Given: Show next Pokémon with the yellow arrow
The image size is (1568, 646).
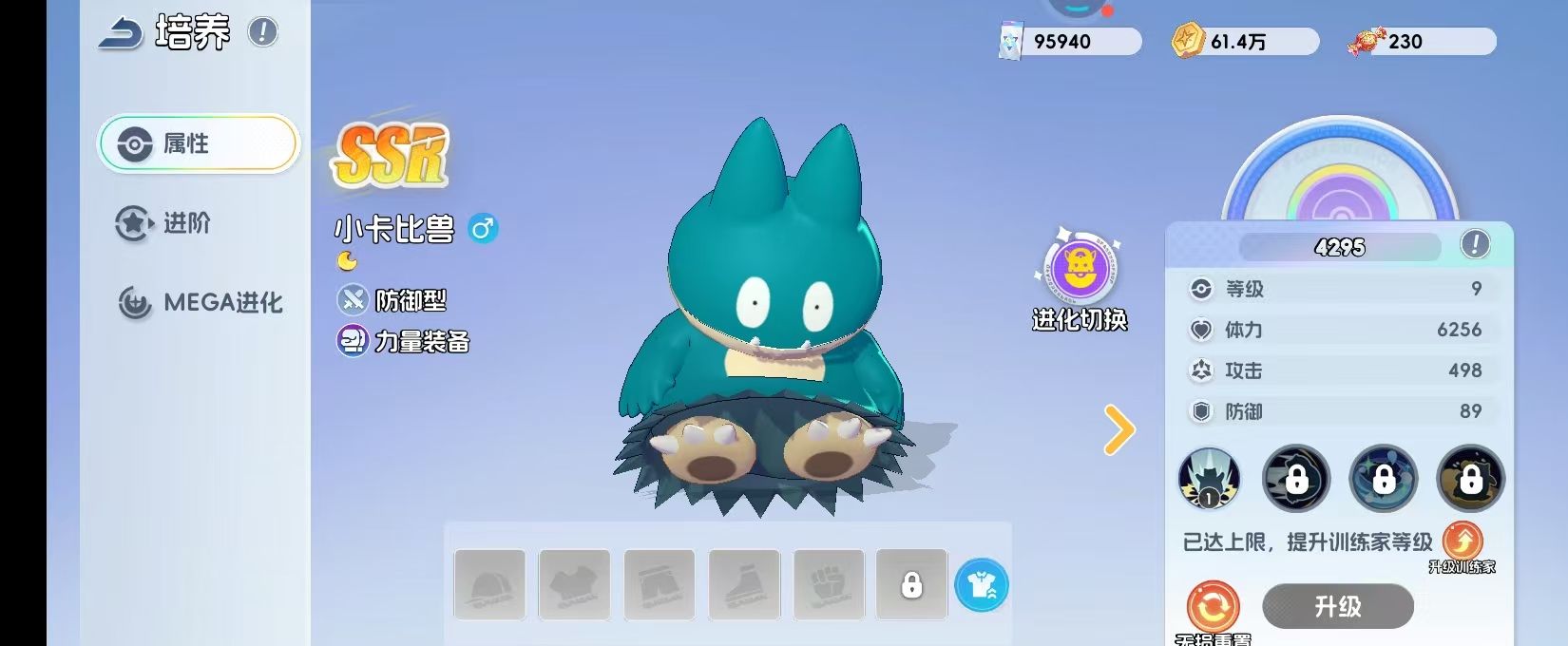Looking at the screenshot, I should tap(1119, 429).
